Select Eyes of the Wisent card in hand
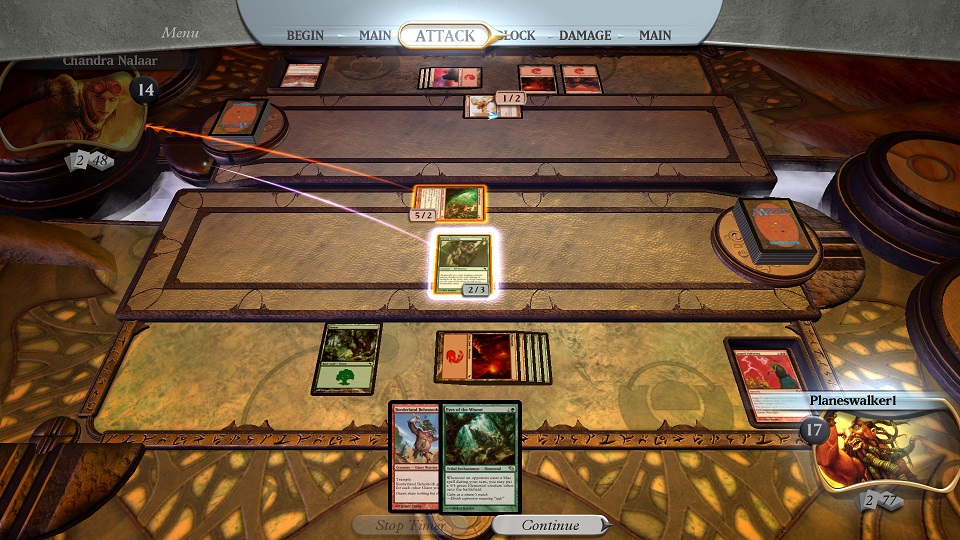960x540 pixels. point(482,457)
